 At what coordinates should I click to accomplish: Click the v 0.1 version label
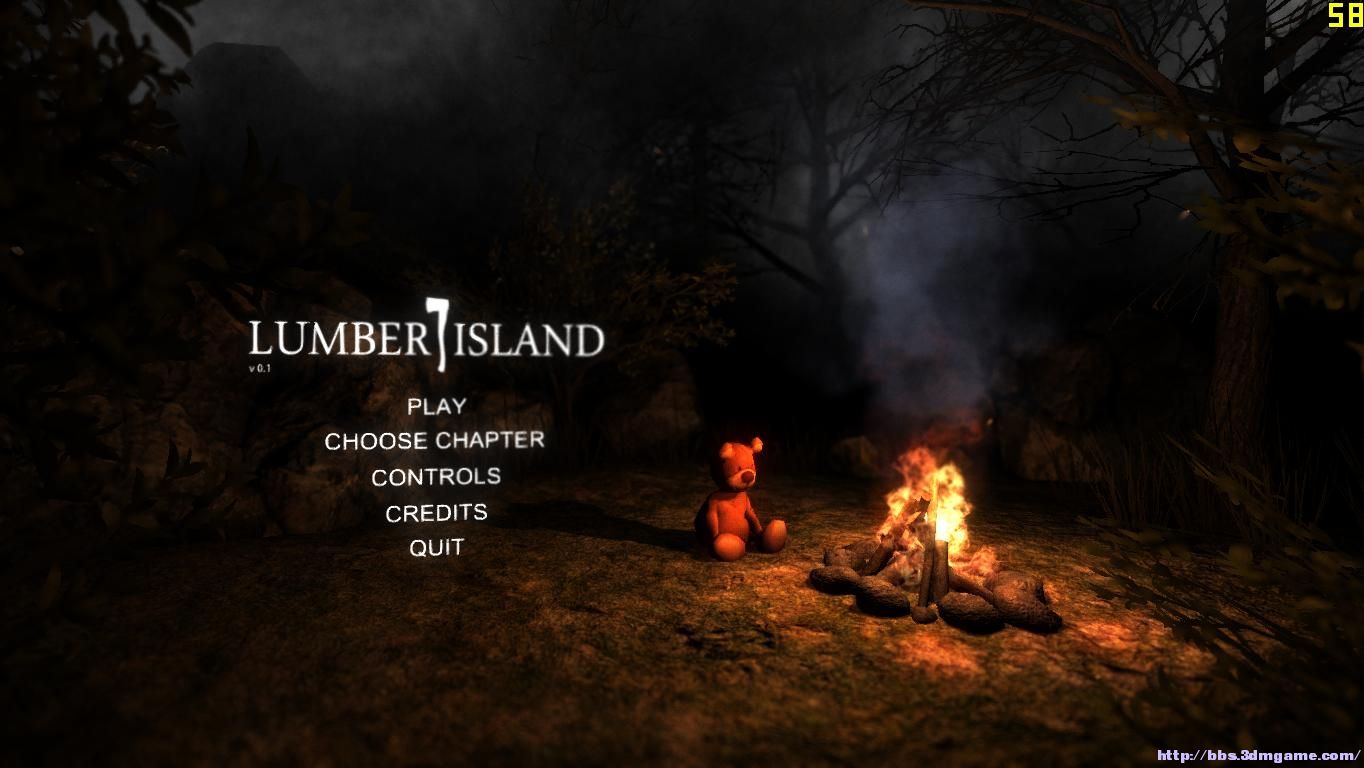(x=260, y=368)
